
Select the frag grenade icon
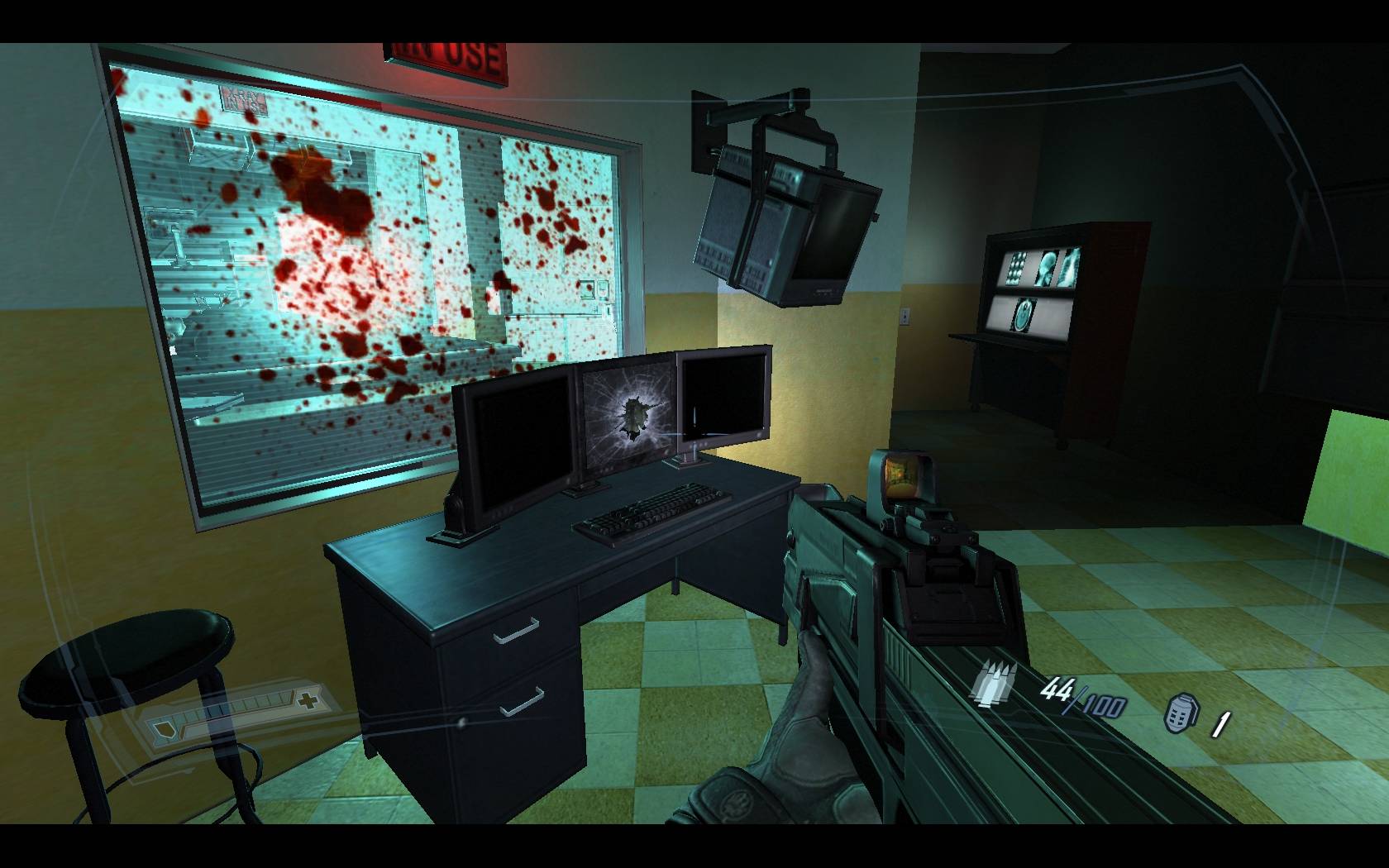tap(1181, 713)
